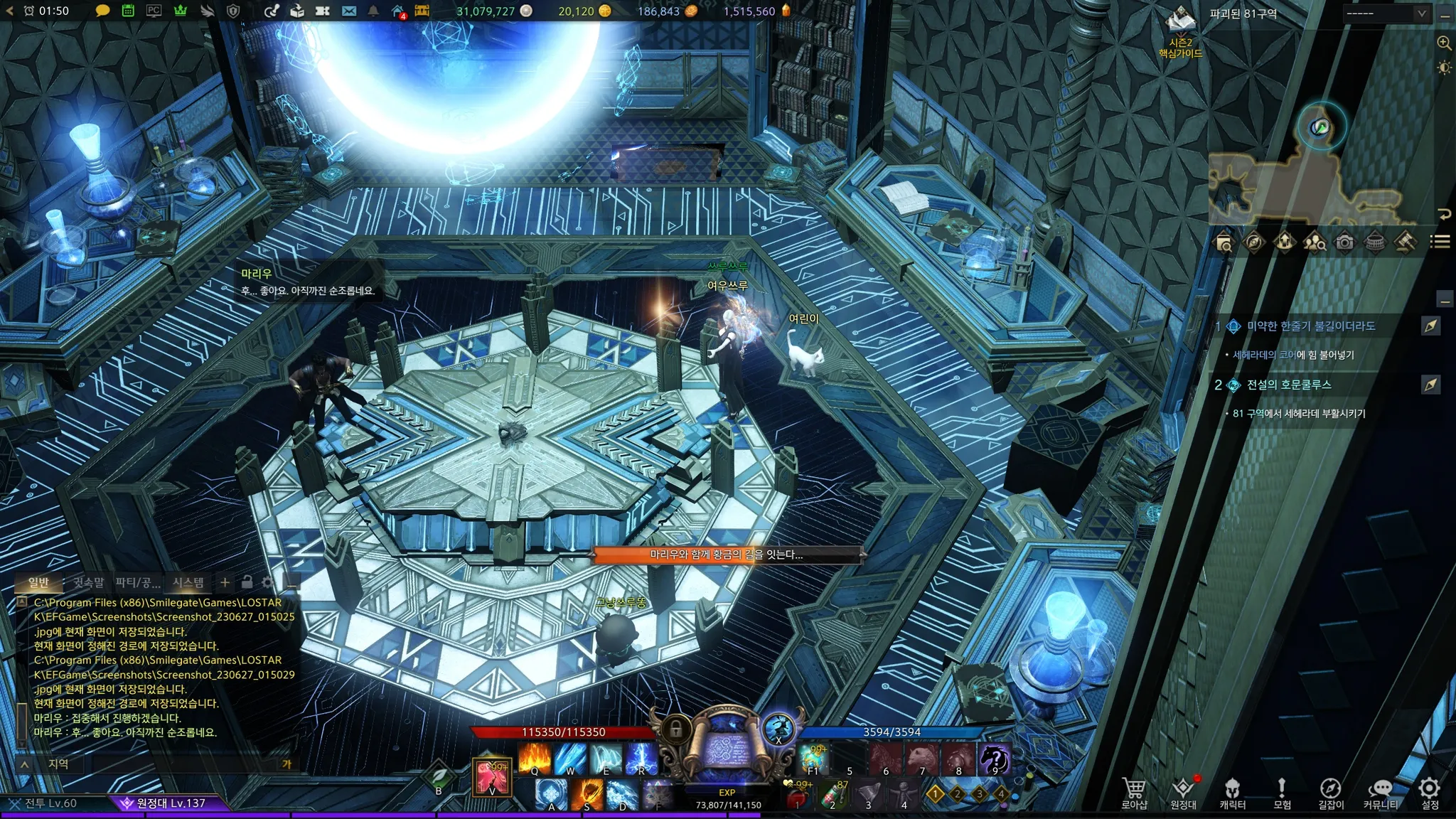Viewport: 1456px width, 819px height.
Task: Switch to the 시스템 chat tab
Action: (188, 583)
